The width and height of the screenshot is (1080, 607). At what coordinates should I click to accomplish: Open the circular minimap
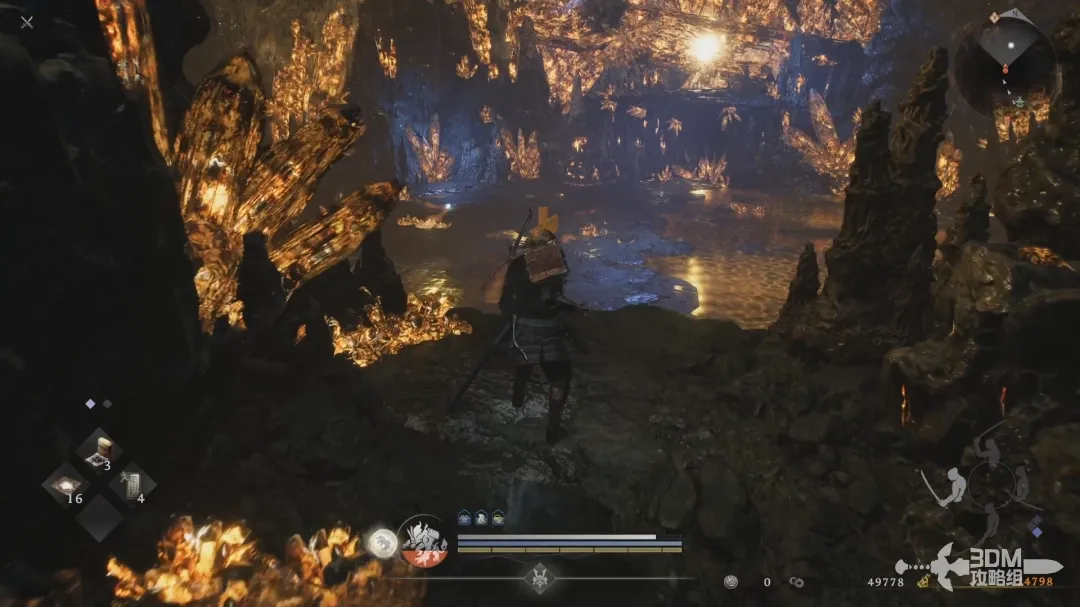pos(1006,62)
